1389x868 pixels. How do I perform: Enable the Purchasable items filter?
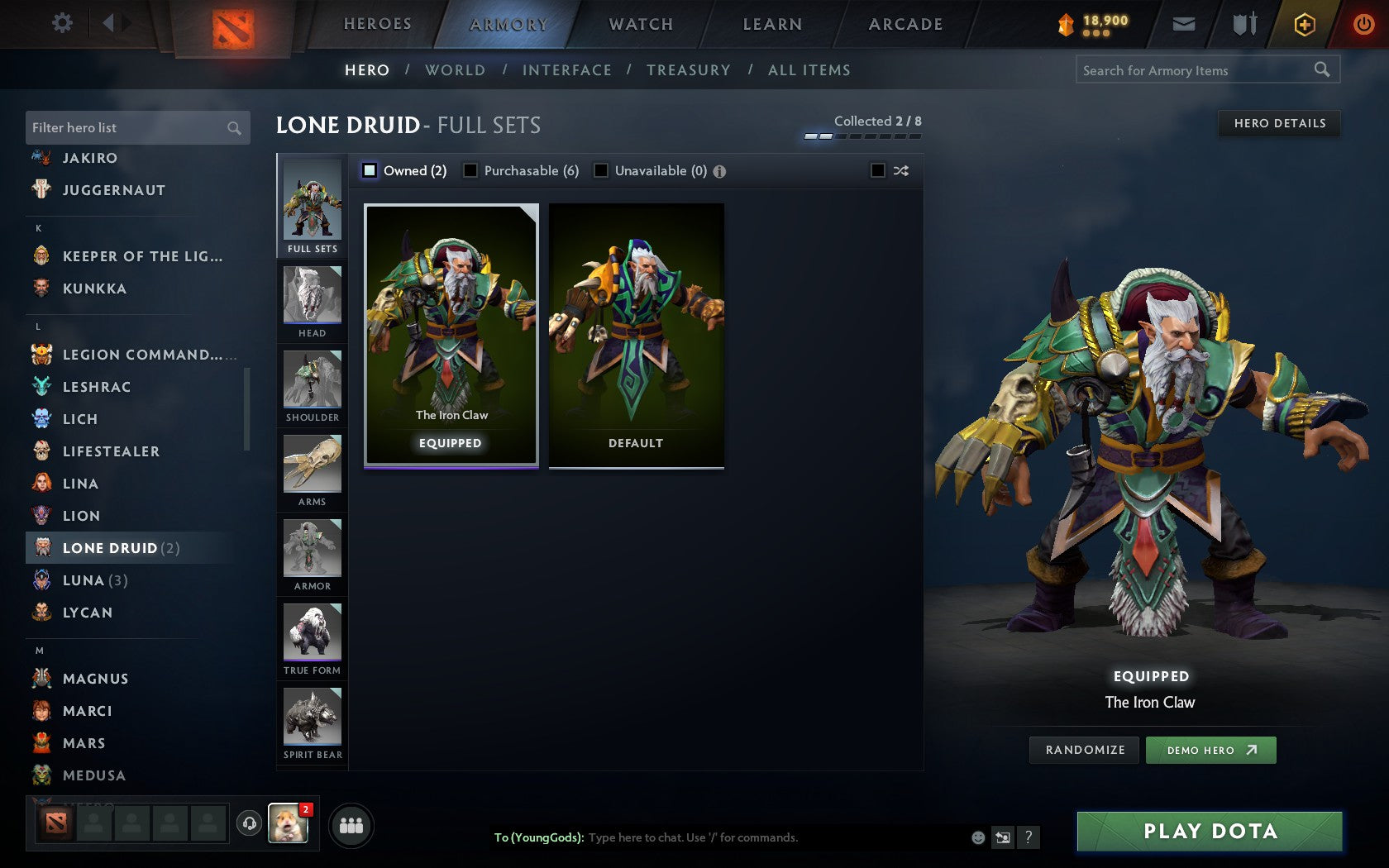pos(471,170)
